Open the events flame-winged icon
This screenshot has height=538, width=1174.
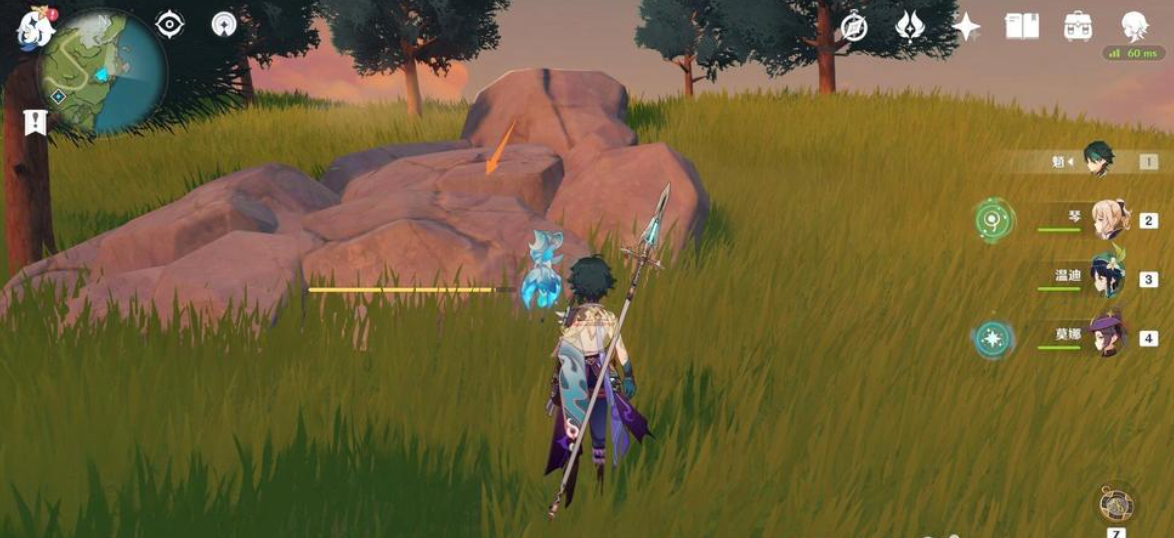[909, 26]
